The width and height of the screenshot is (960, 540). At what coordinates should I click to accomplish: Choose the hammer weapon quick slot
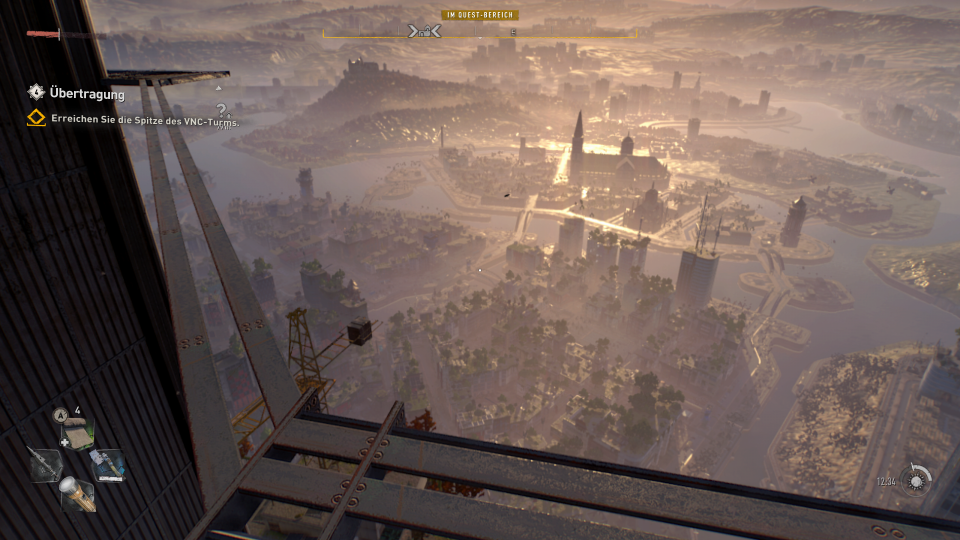[x=108, y=463]
